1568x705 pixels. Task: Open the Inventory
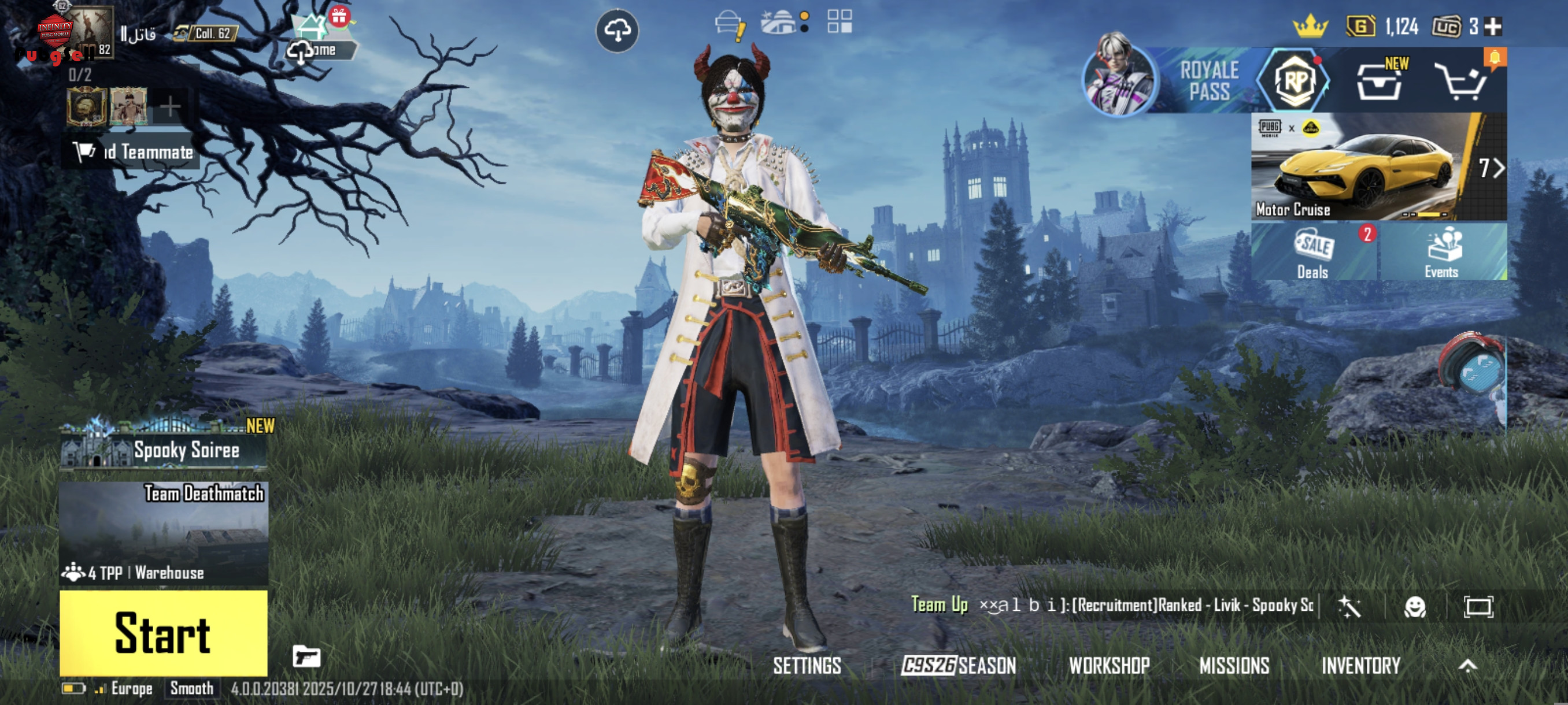click(x=1360, y=666)
